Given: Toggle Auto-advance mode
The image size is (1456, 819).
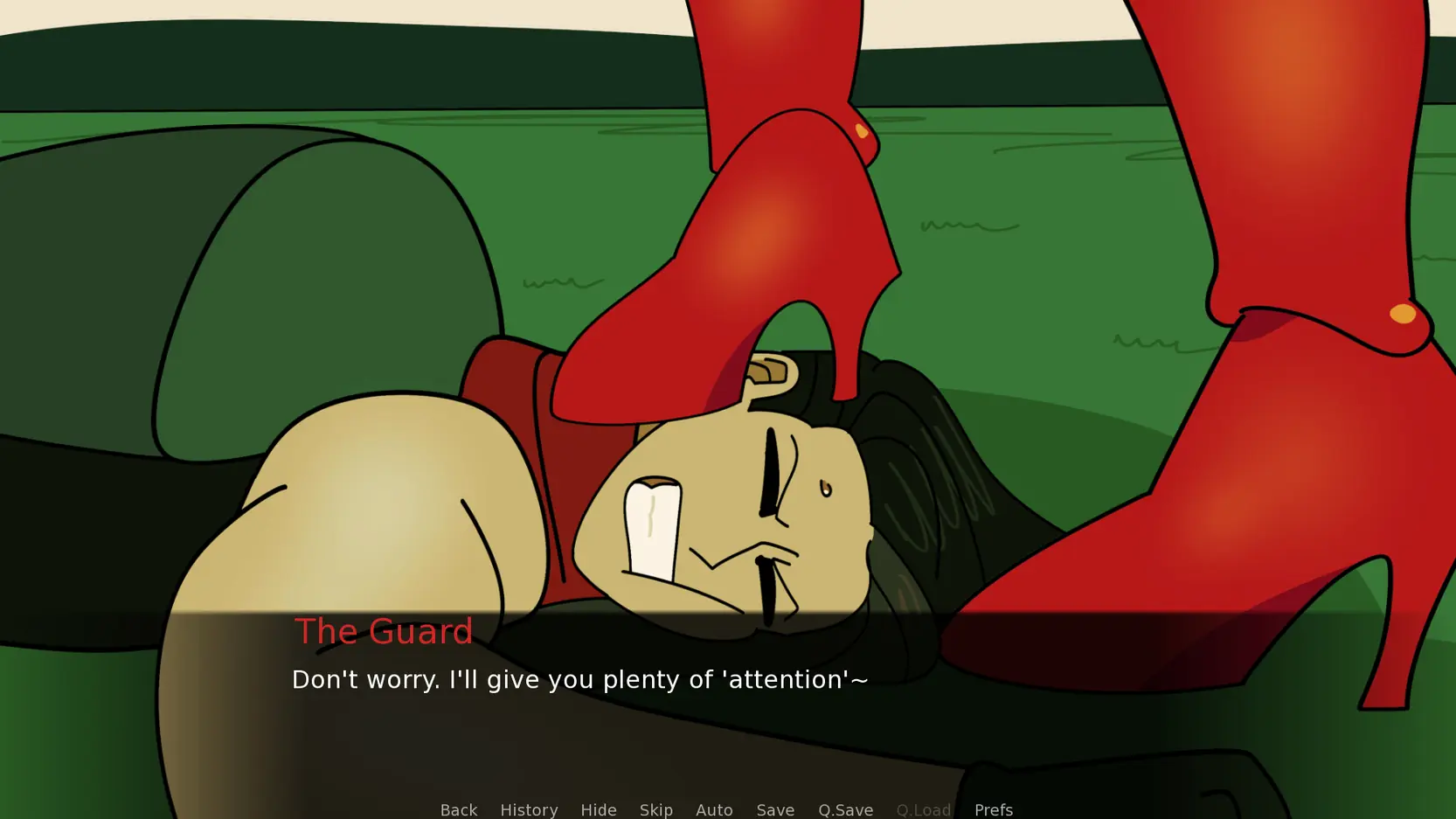Looking at the screenshot, I should tap(714, 809).
